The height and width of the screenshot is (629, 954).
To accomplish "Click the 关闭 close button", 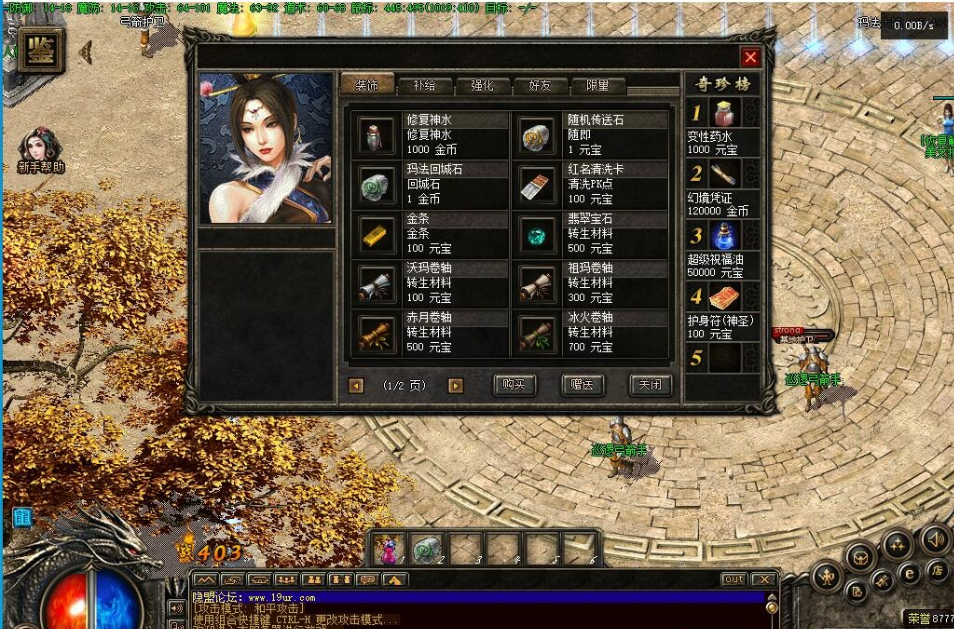I will click(650, 385).
